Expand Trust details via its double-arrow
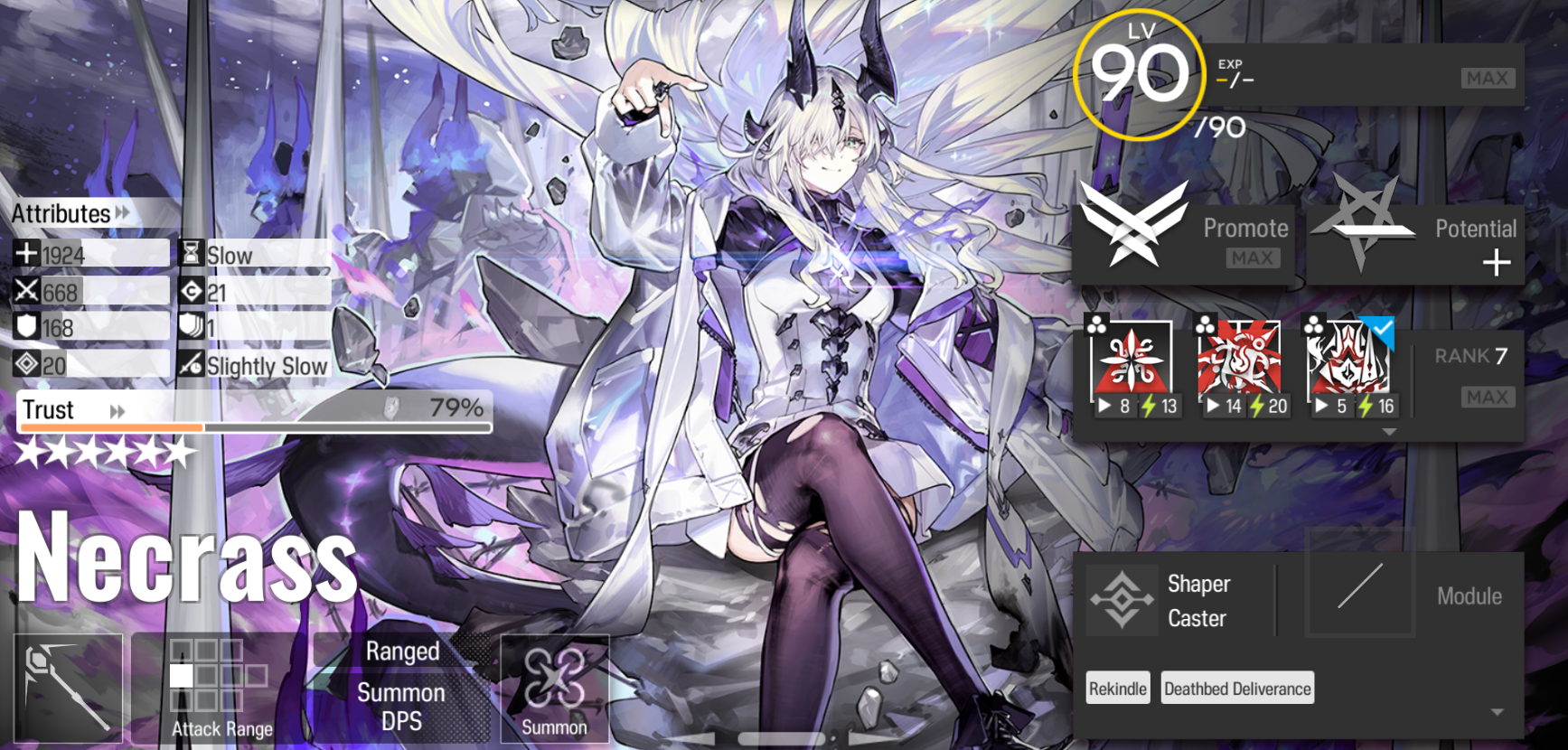The image size is (1568, 750). pos(117,411)
